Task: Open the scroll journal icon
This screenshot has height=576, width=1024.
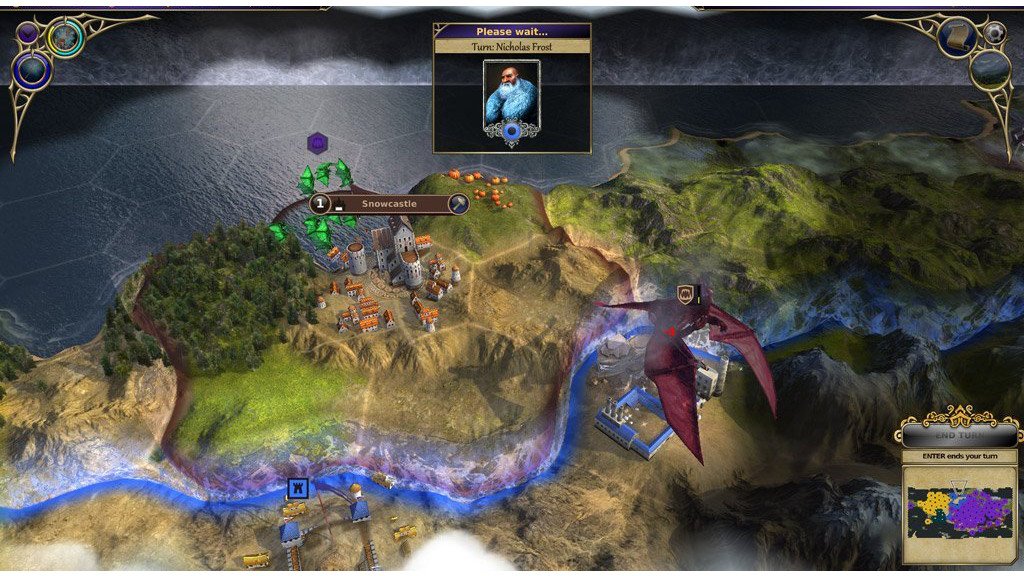Action: 957,38
